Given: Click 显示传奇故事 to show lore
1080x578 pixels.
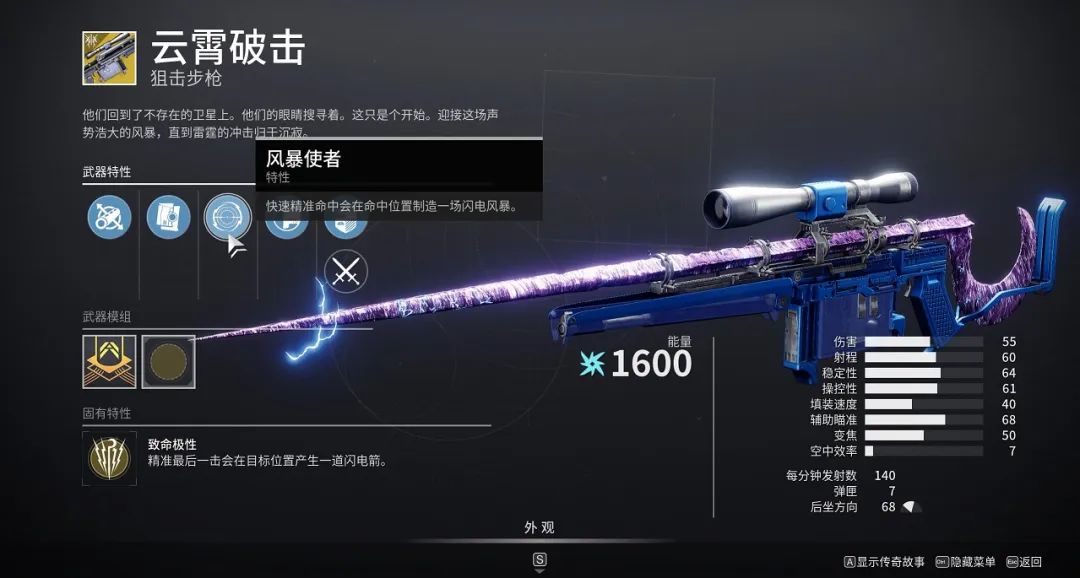Looking at the screenshot, I should 884,562.
